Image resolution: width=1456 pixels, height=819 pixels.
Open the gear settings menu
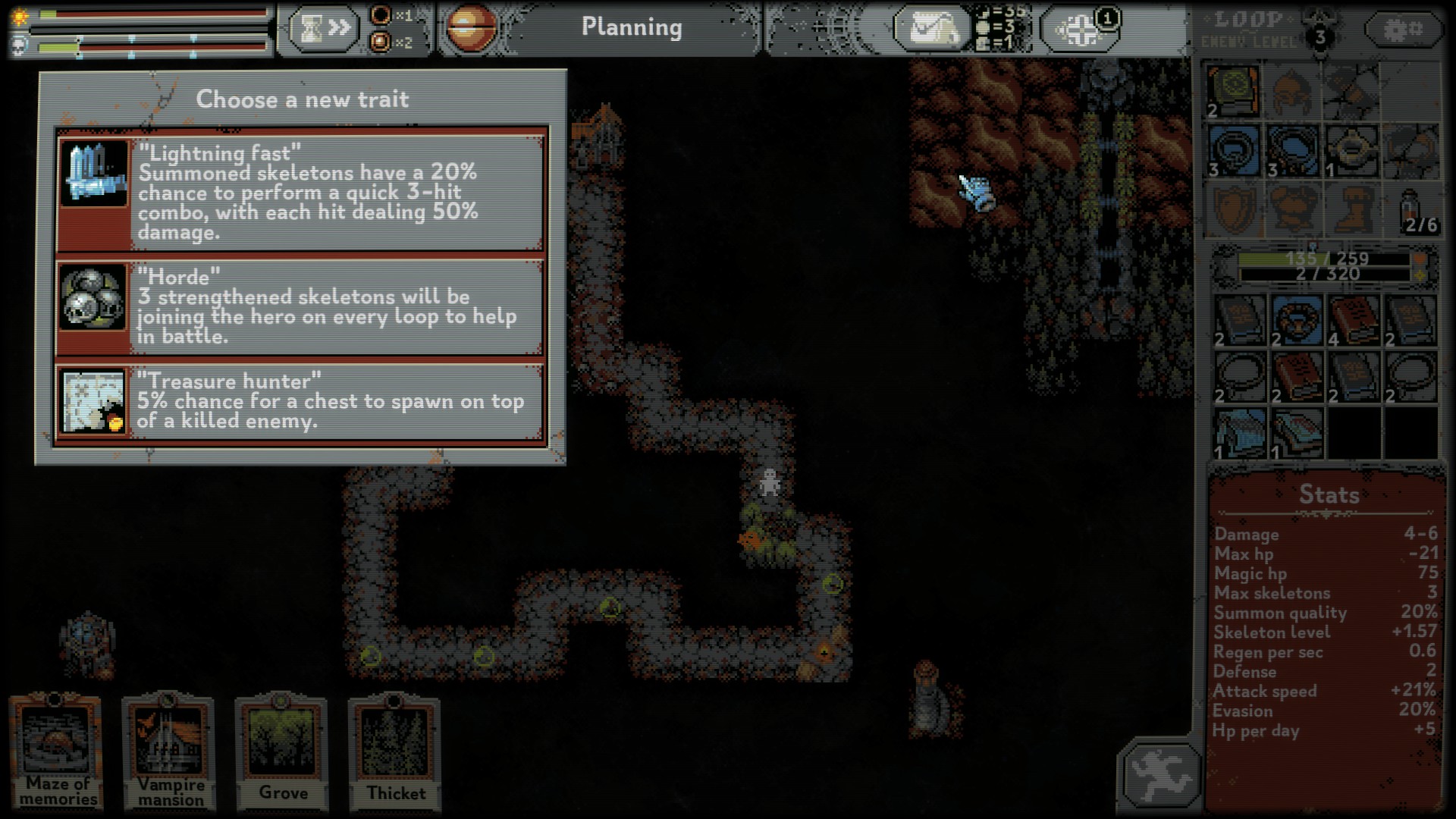click(x=1402, y=30)
